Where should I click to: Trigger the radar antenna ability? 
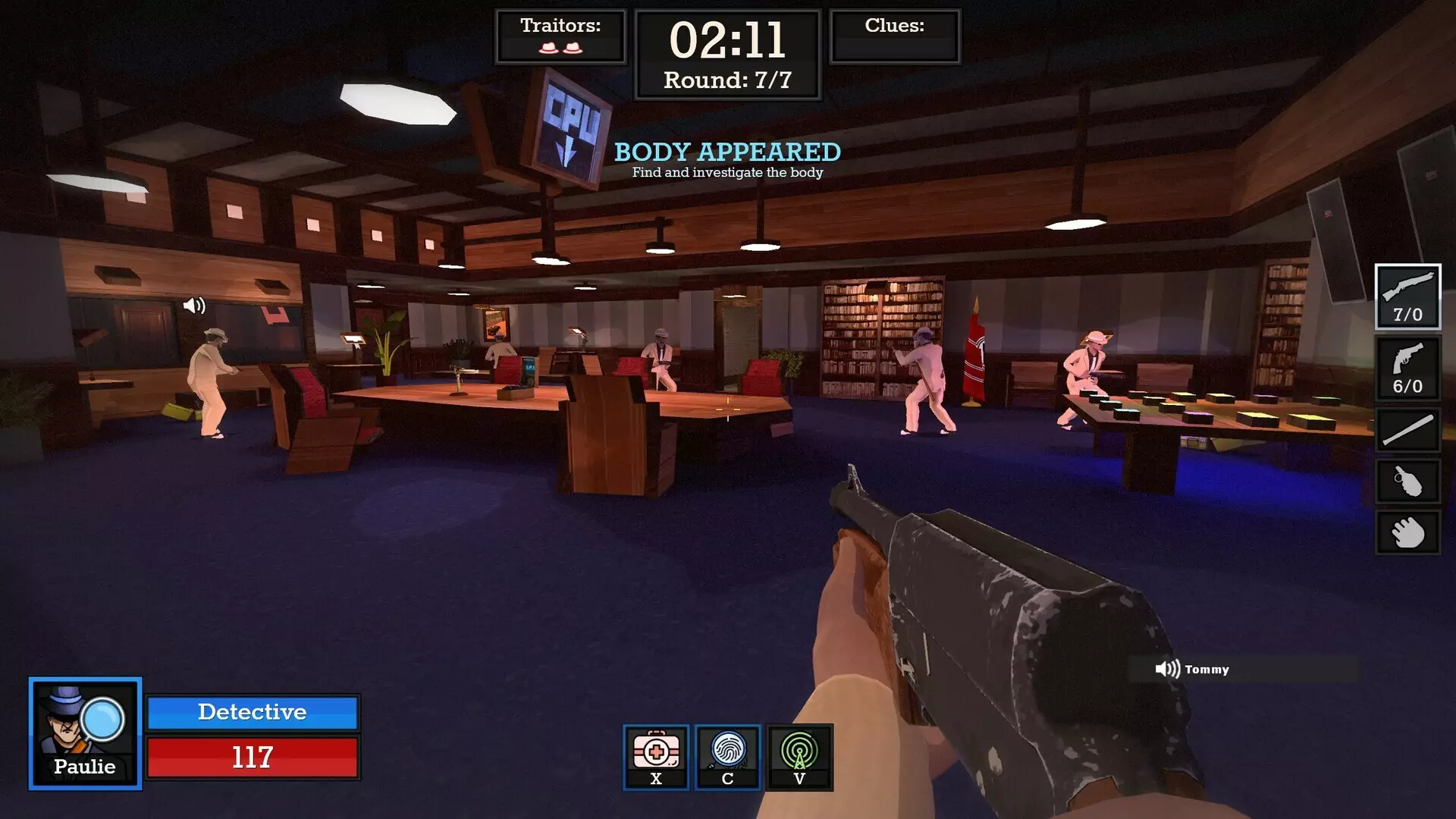[x=799, y=757]
